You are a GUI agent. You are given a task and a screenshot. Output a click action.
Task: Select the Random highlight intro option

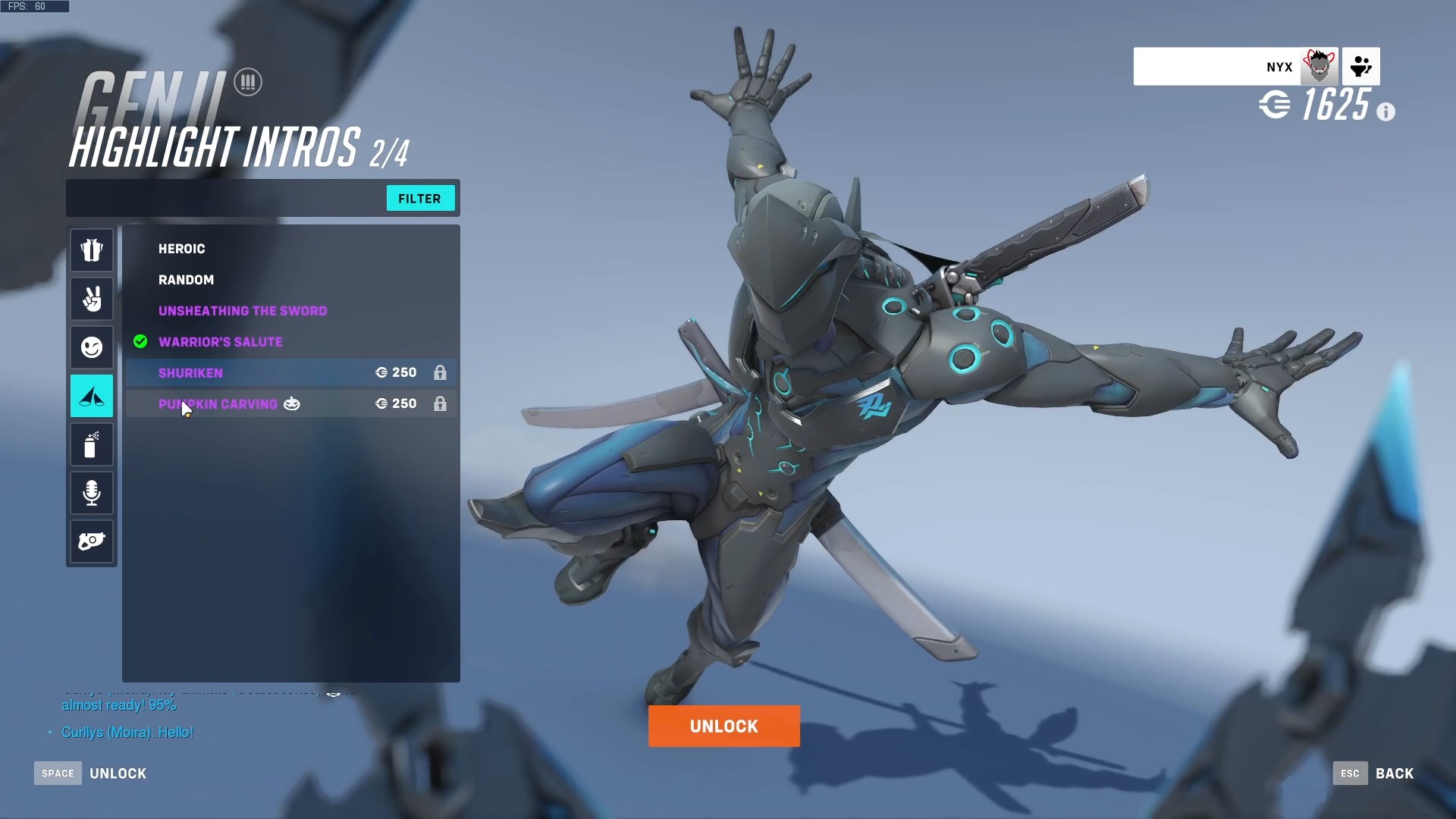(x=187, y=280)
